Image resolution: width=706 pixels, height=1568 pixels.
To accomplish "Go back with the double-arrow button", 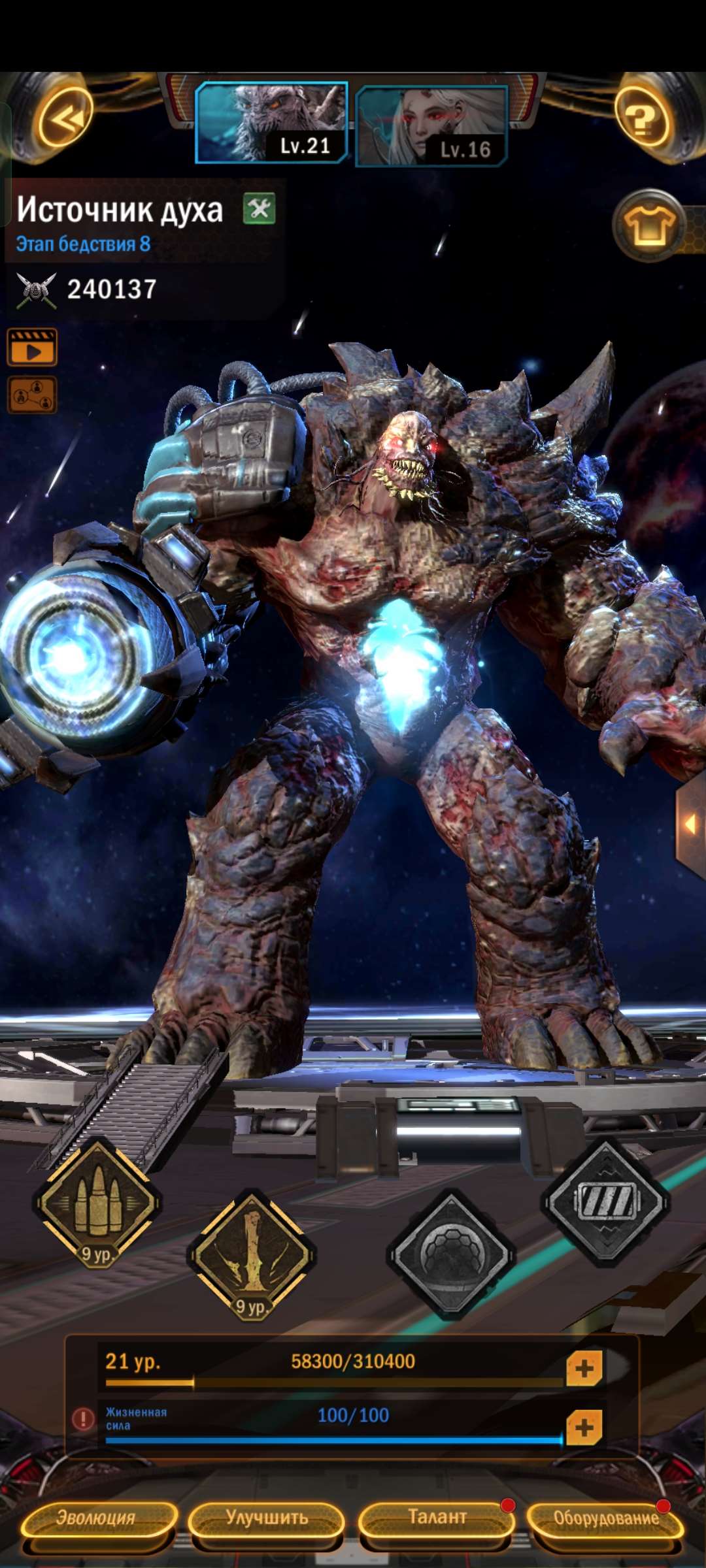I will [x=64, y=121].
